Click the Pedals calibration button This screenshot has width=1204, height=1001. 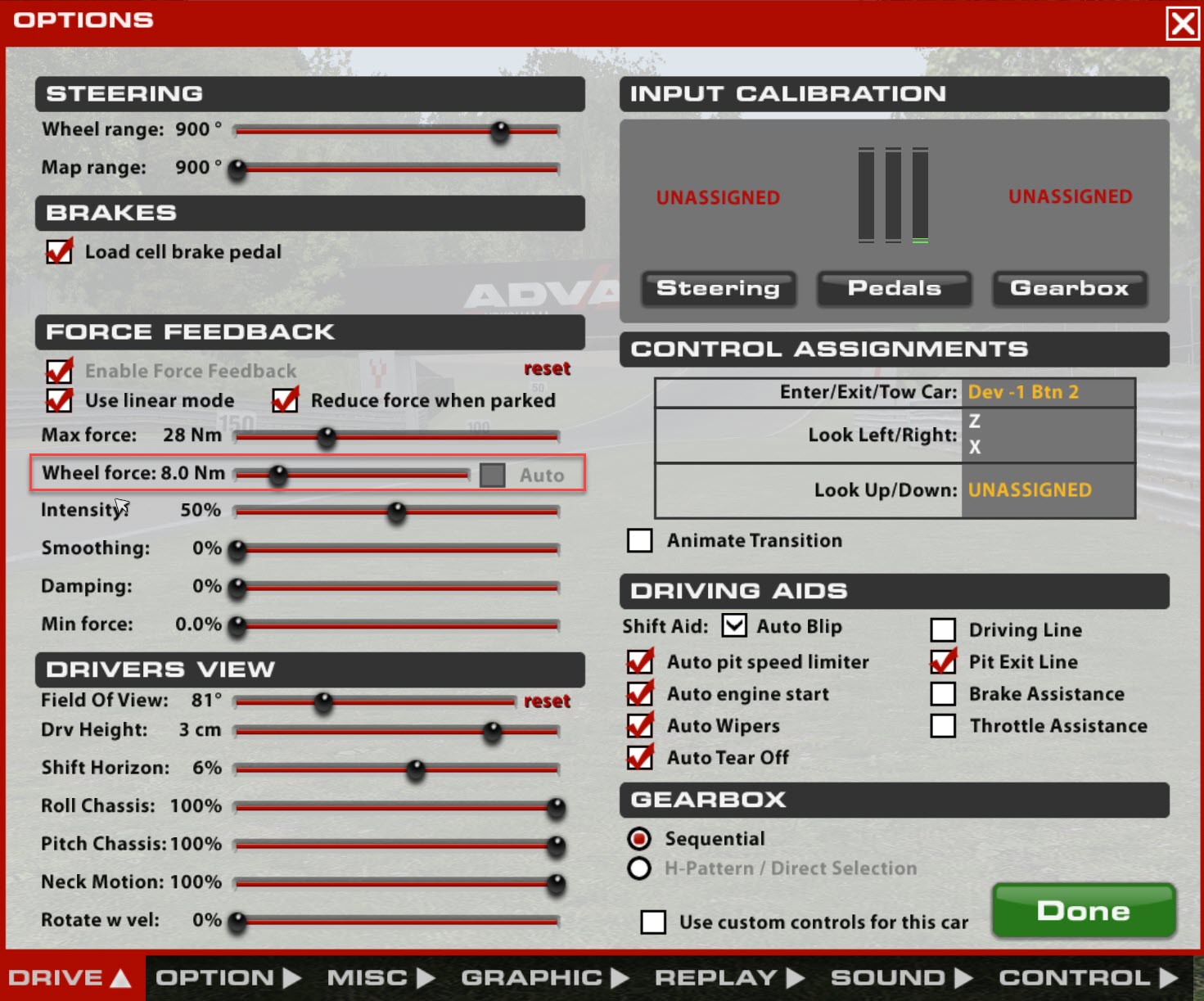(x=894, y=288)
